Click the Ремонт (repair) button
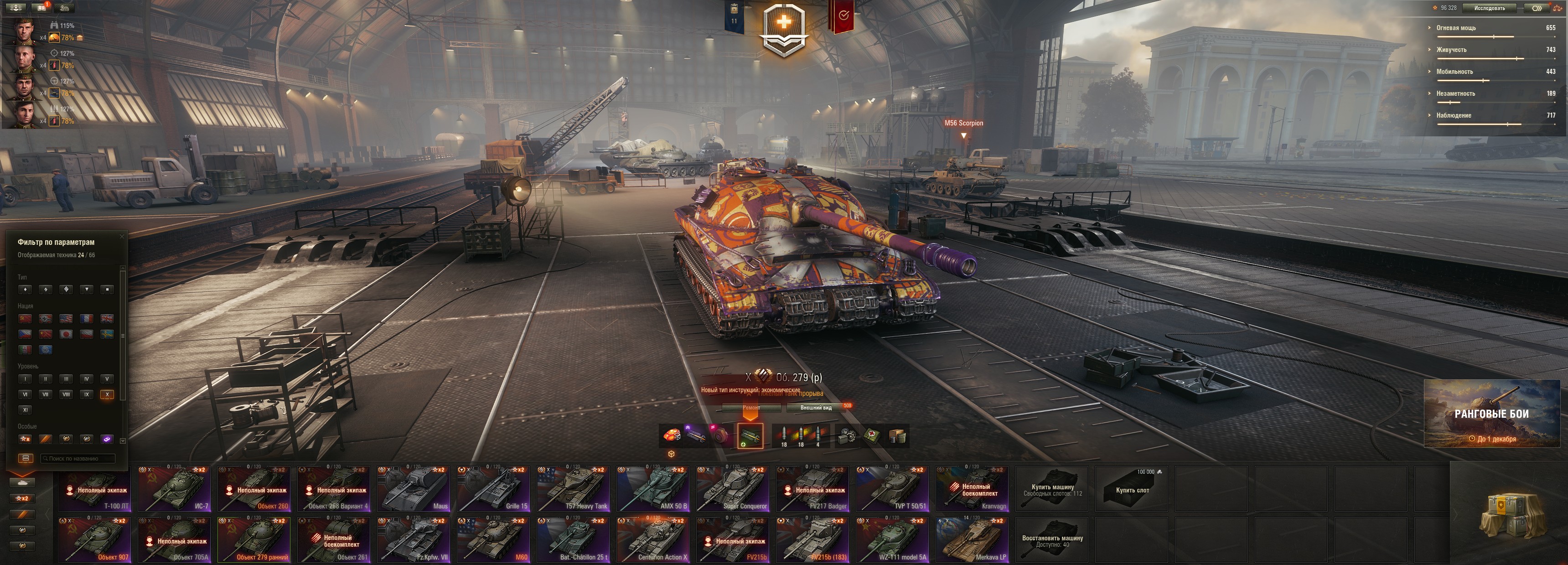The image size is (1568, 565). tap(751, 408)
